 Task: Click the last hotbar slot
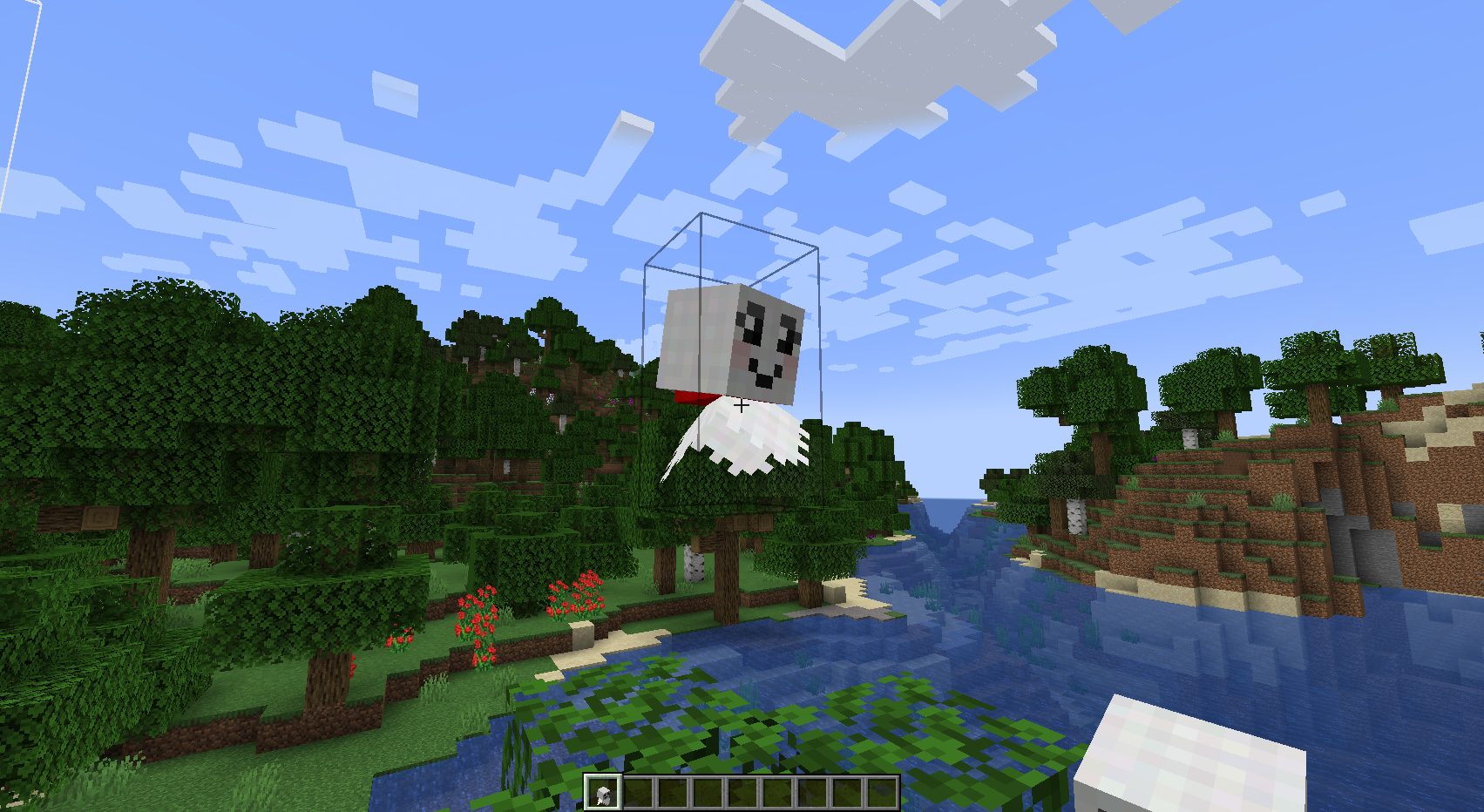coord(884,791)
